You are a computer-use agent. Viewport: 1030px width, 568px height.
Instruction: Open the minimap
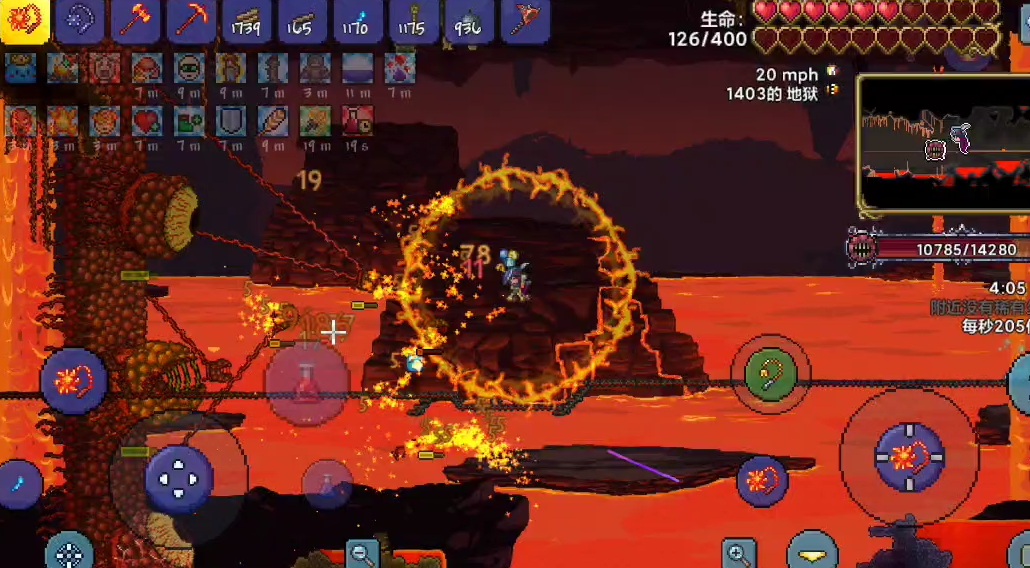(943, 142)
